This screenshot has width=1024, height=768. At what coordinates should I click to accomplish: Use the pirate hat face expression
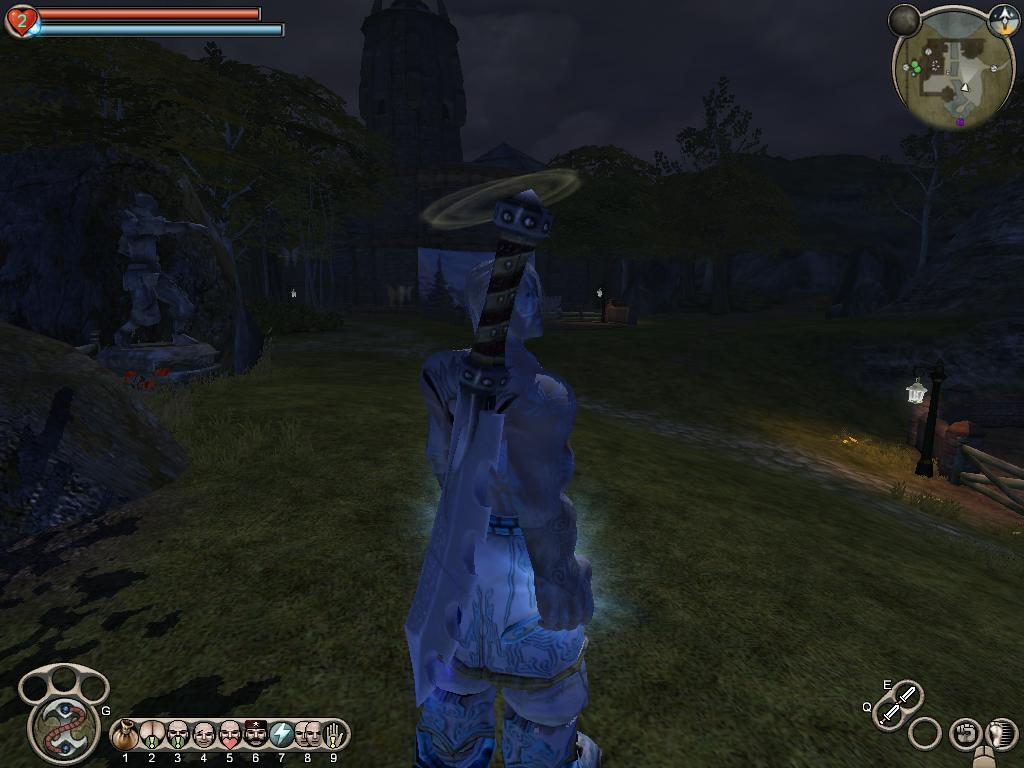point(256,735)
